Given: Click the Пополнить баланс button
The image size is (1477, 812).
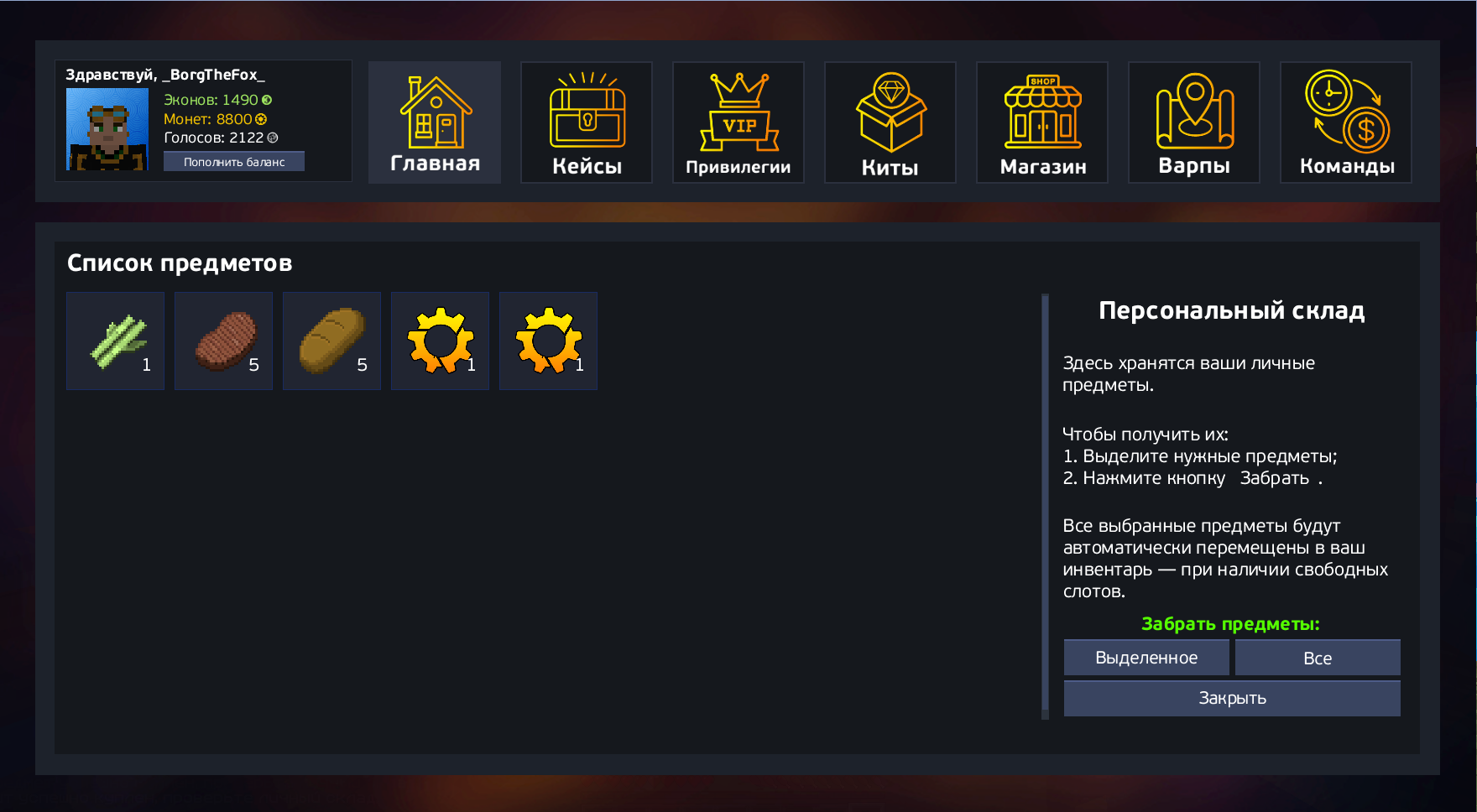Looking at the screenshot, I should pos(234,162).
